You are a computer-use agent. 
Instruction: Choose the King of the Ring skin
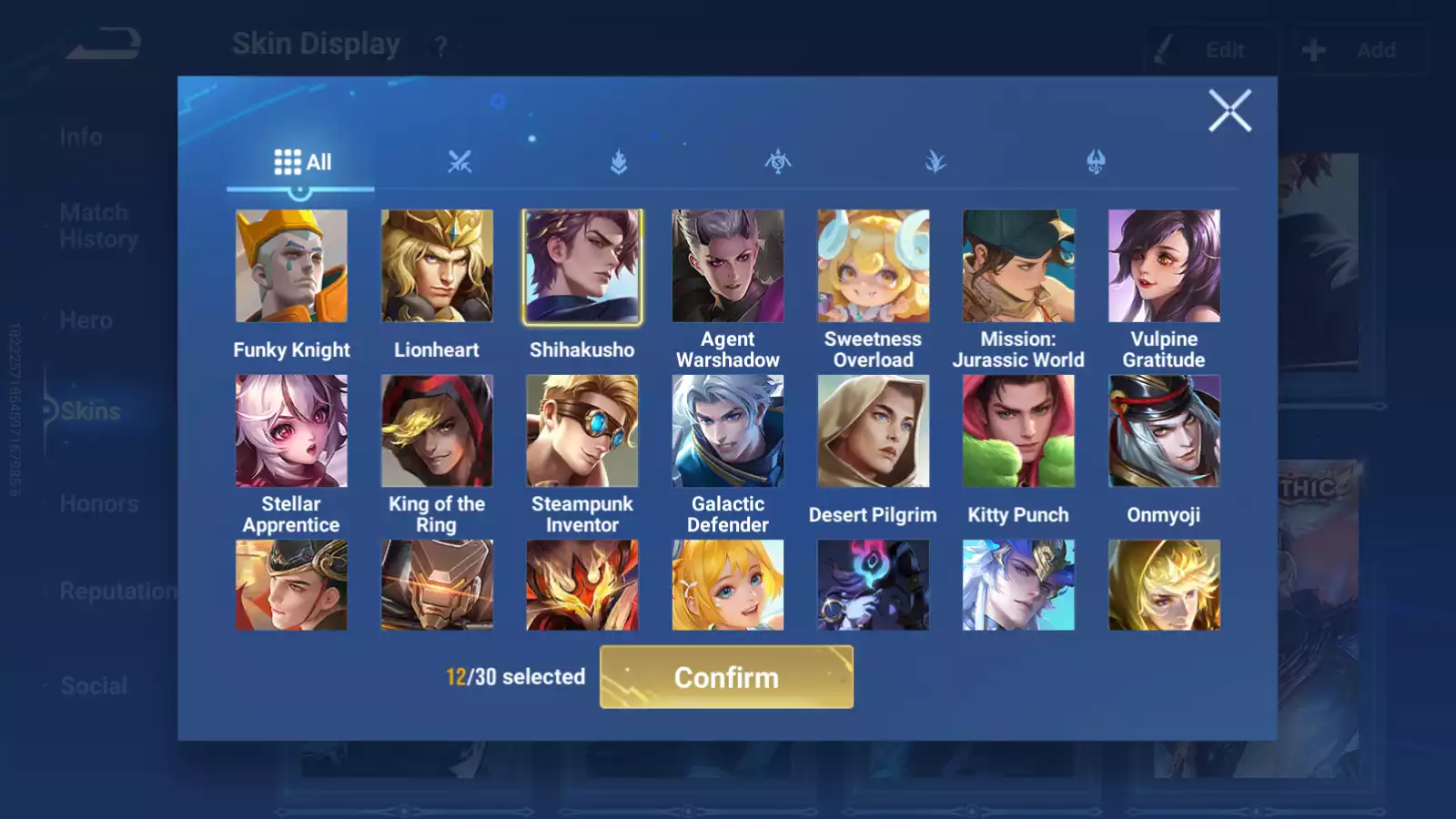click(x=437, y=430)
